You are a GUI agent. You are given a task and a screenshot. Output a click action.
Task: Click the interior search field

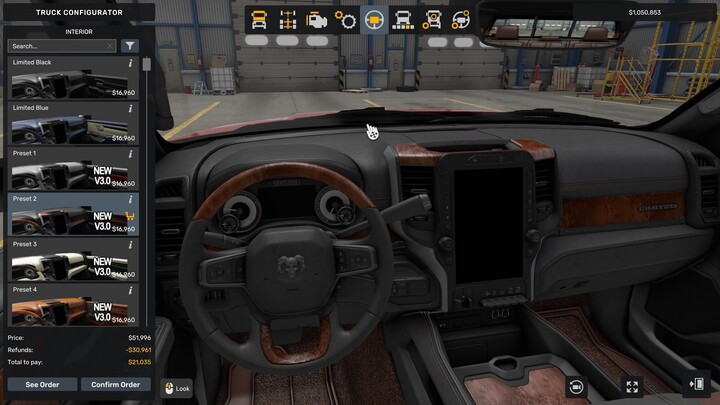point(62,46)
